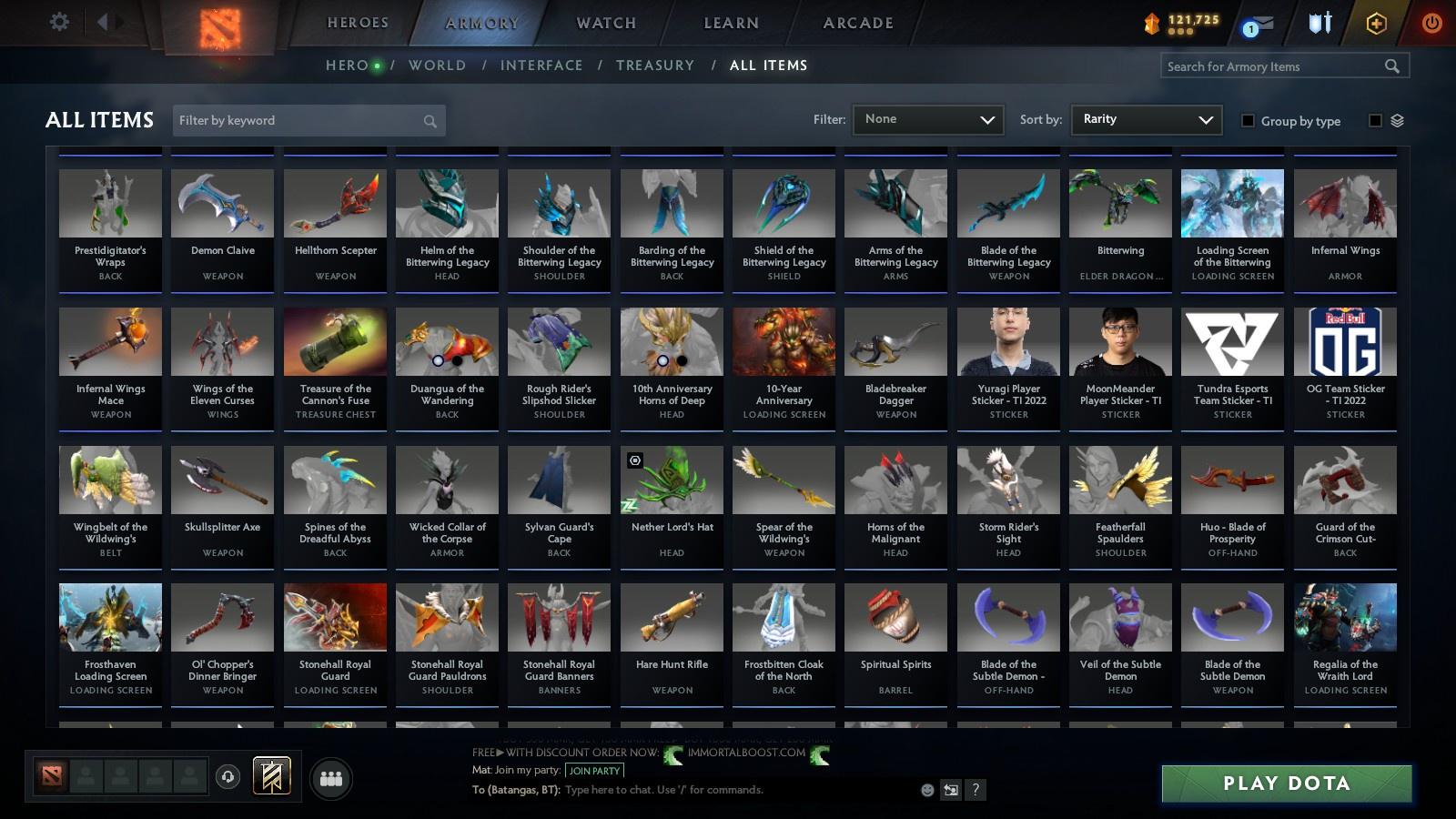Click the help question mark icon

pos(976,790)
